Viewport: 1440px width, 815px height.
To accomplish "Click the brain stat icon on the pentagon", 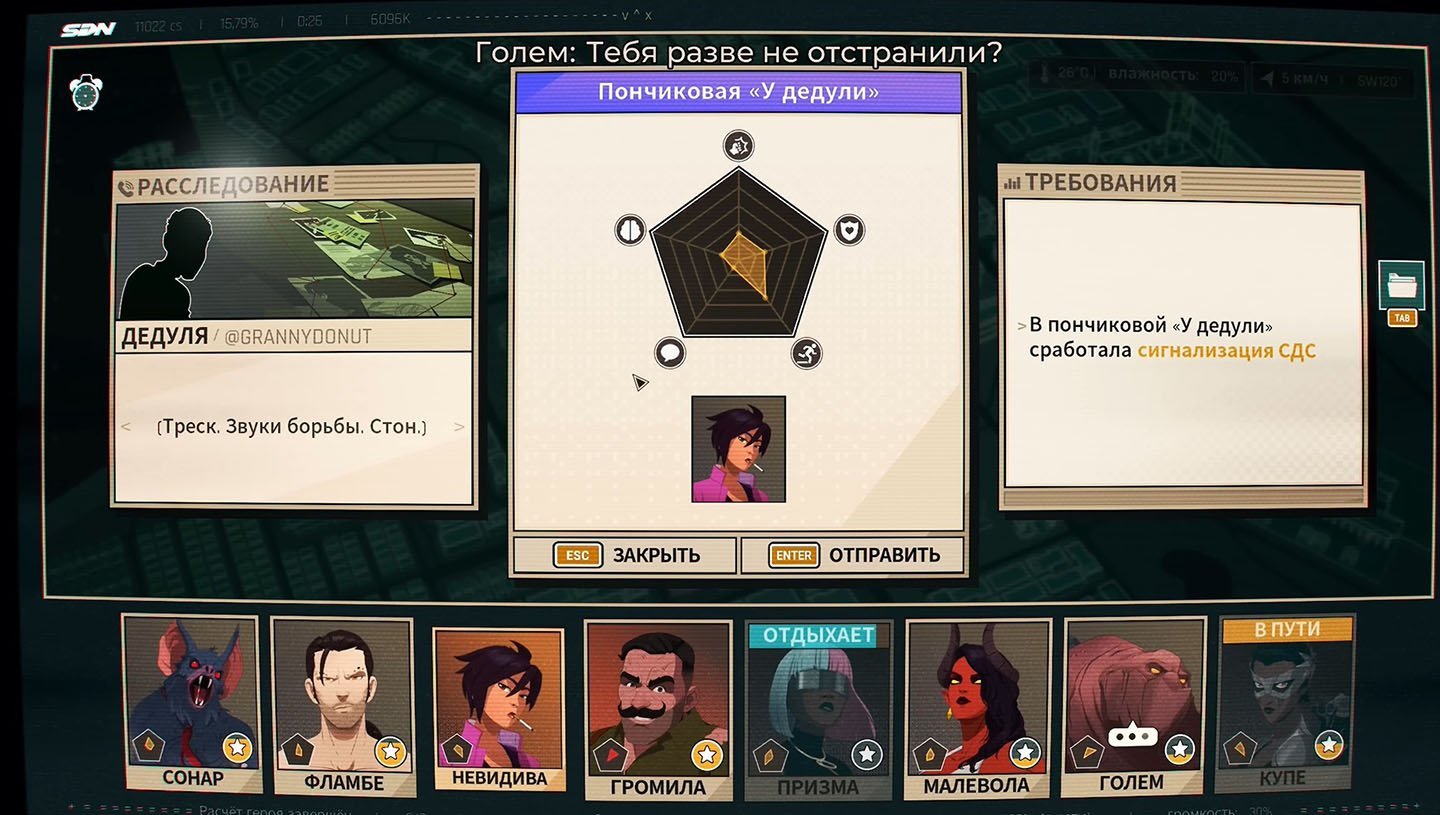I will tap(630, 230).
